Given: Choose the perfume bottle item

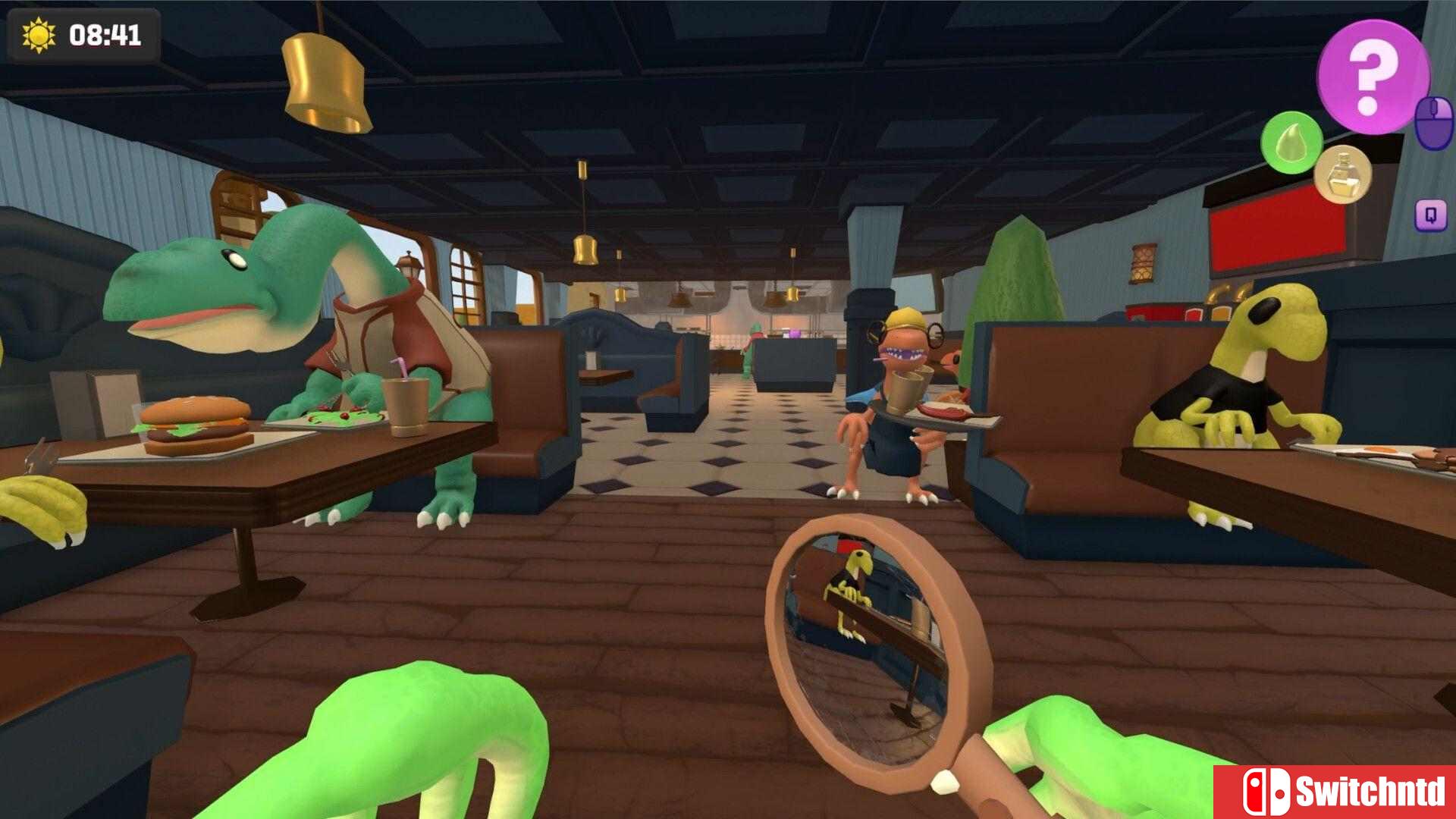Looking at the screenshot, I should click(1343, 174).
